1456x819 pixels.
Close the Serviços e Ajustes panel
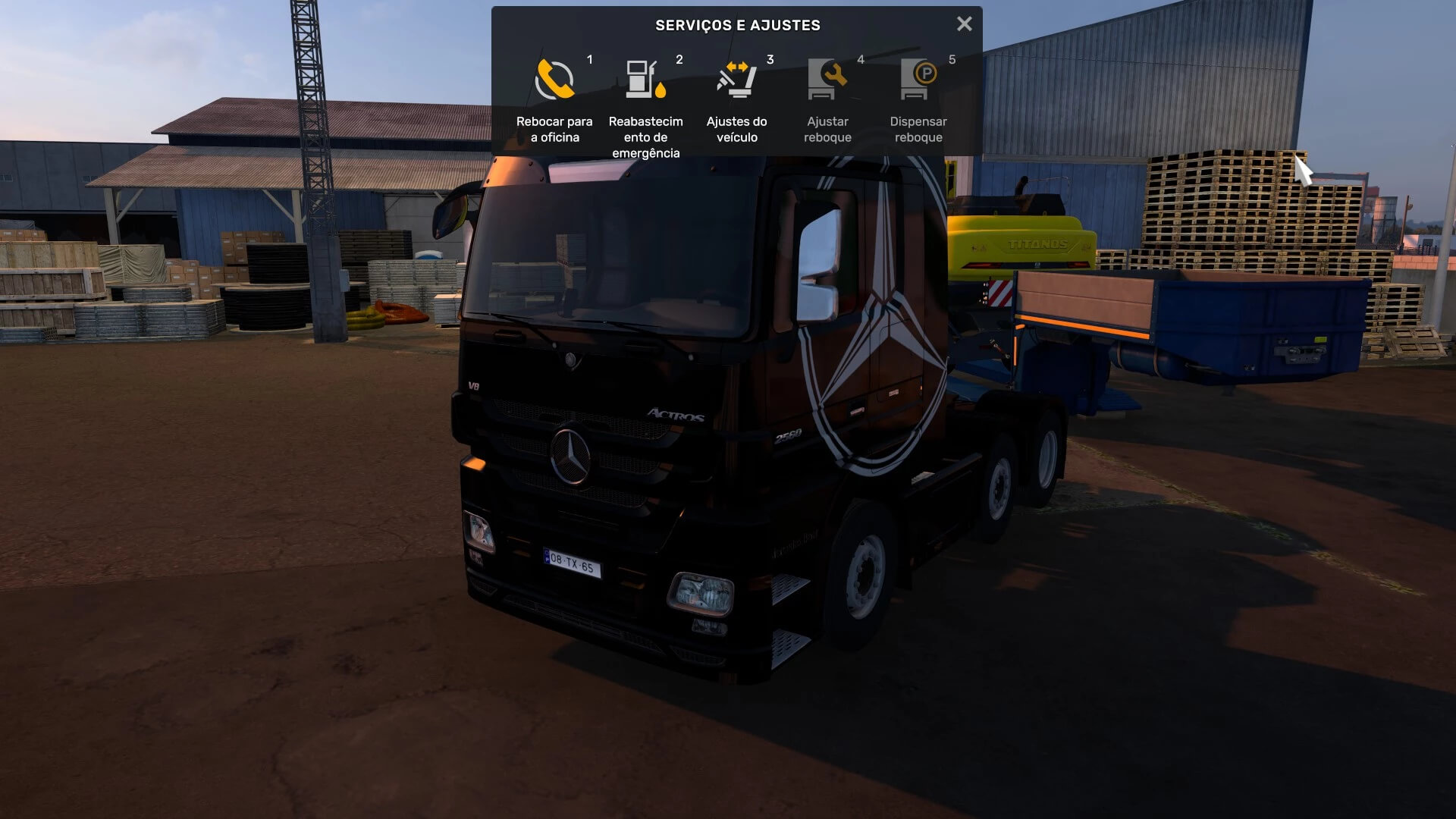click(x=964, y=24)
